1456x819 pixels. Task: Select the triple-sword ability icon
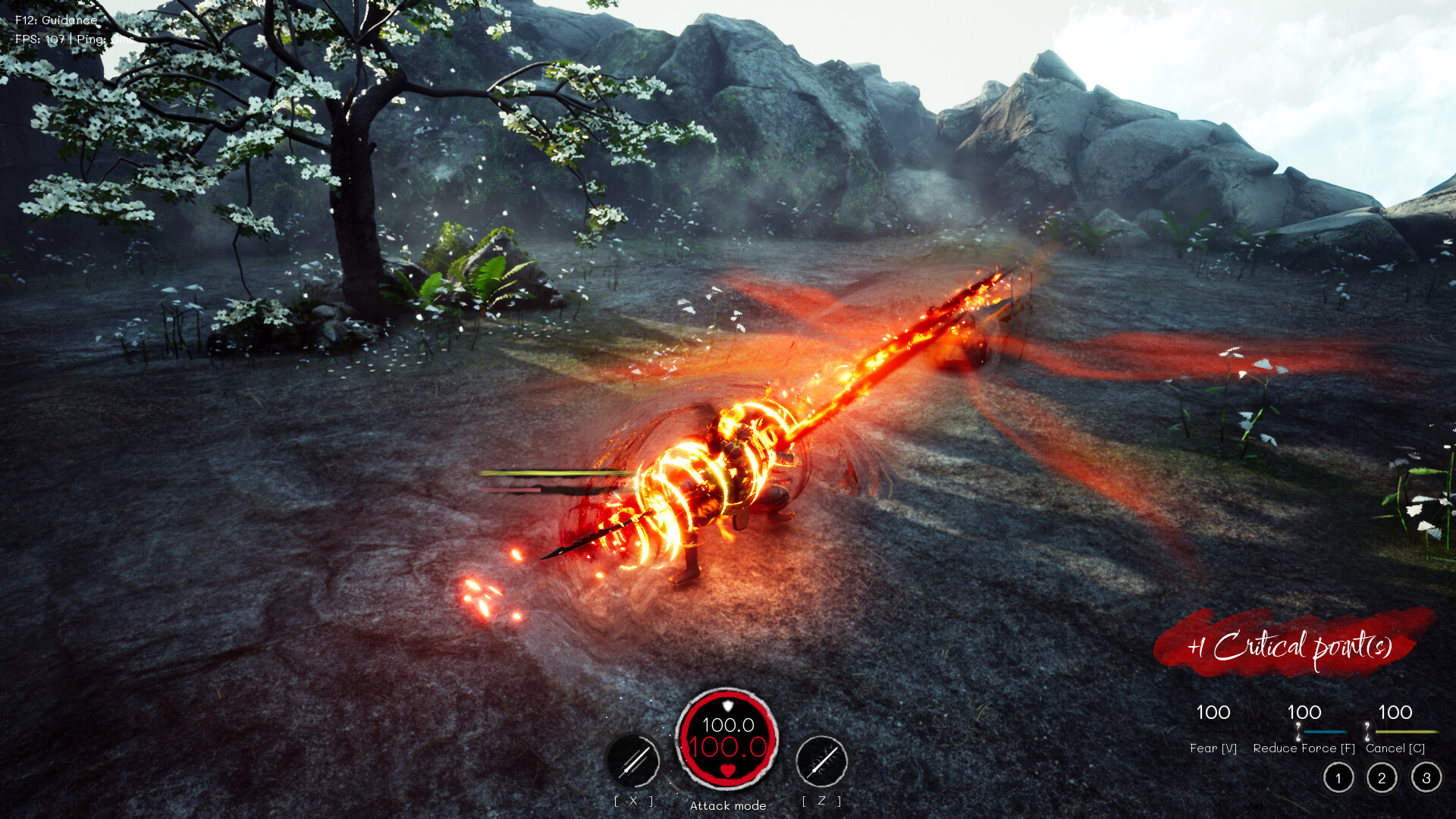633,761
